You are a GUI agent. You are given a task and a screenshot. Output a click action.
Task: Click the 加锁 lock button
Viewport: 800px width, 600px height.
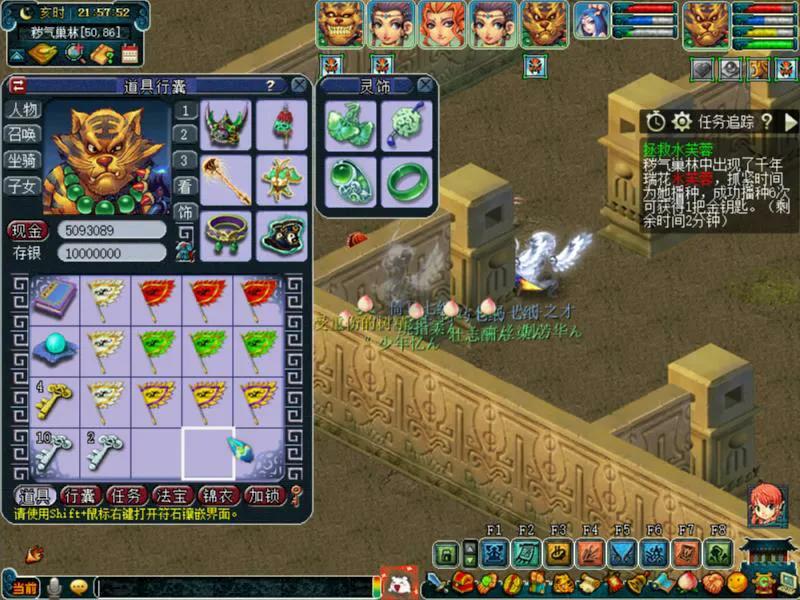265,495
